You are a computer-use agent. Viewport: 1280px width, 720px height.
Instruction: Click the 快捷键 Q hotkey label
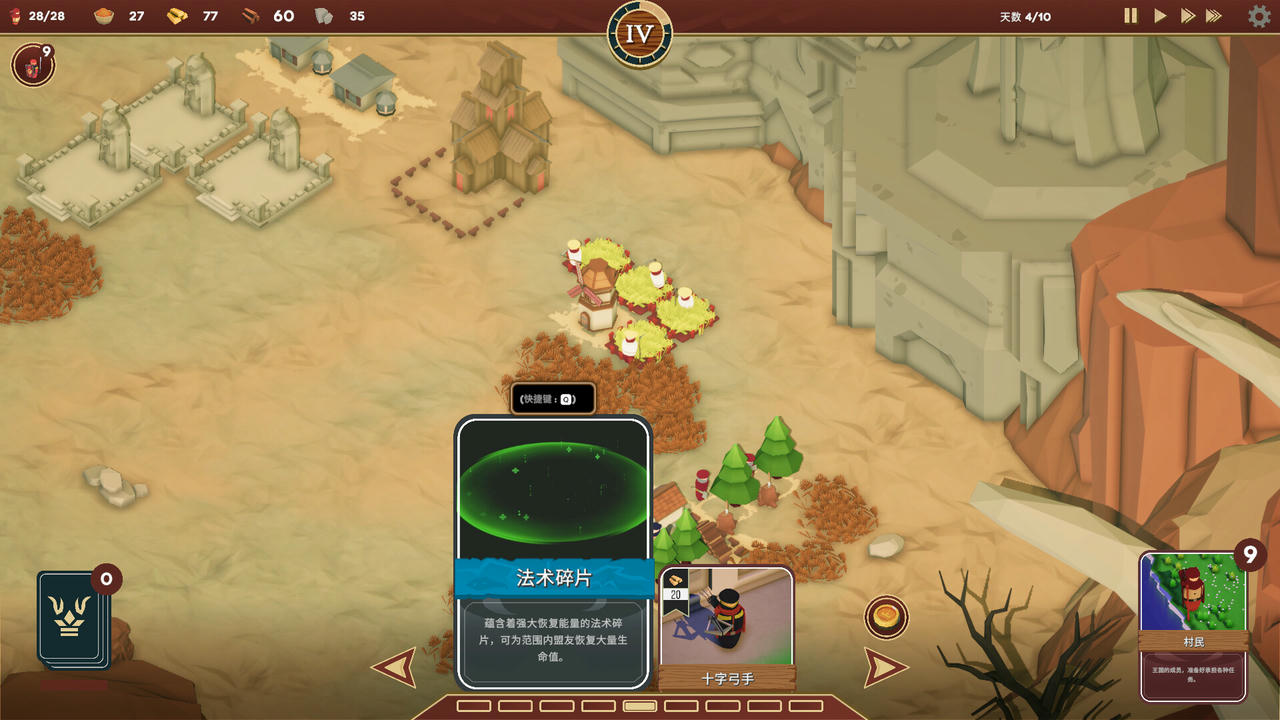(x=552, y=397)
